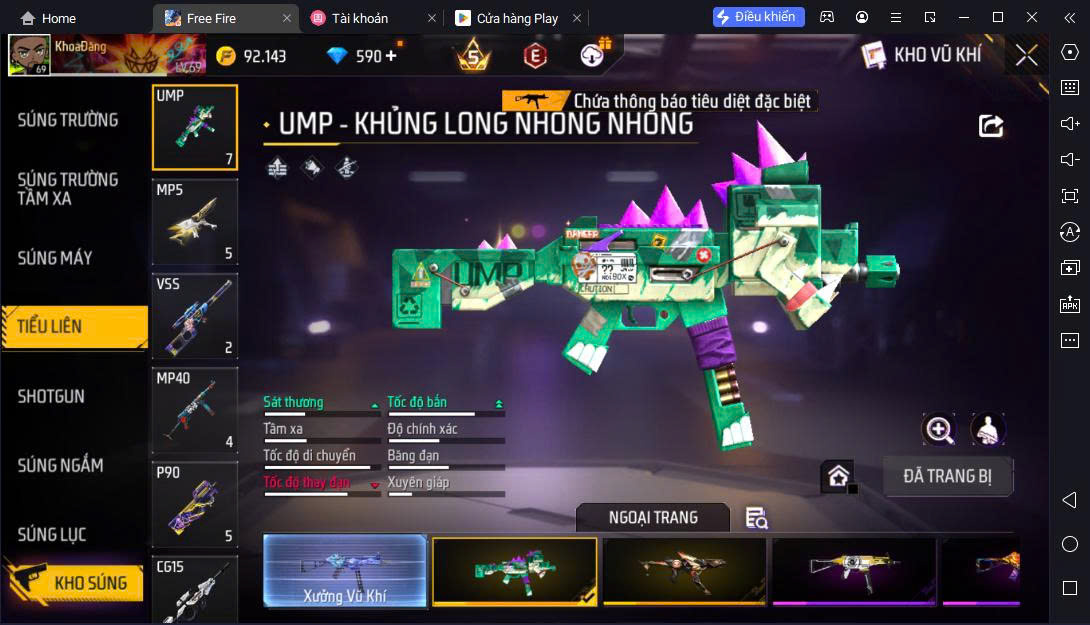The height and width of the screenshot is (625, 1090).
Task: Choose the Súng Ngắm category
Action: (60, 465)
